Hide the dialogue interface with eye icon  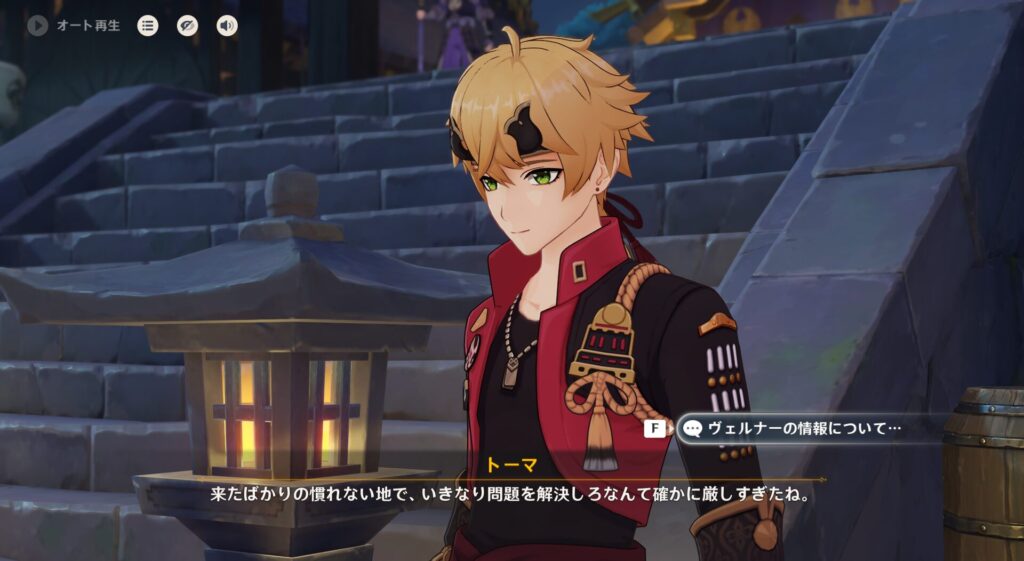[x=188, y=26]
